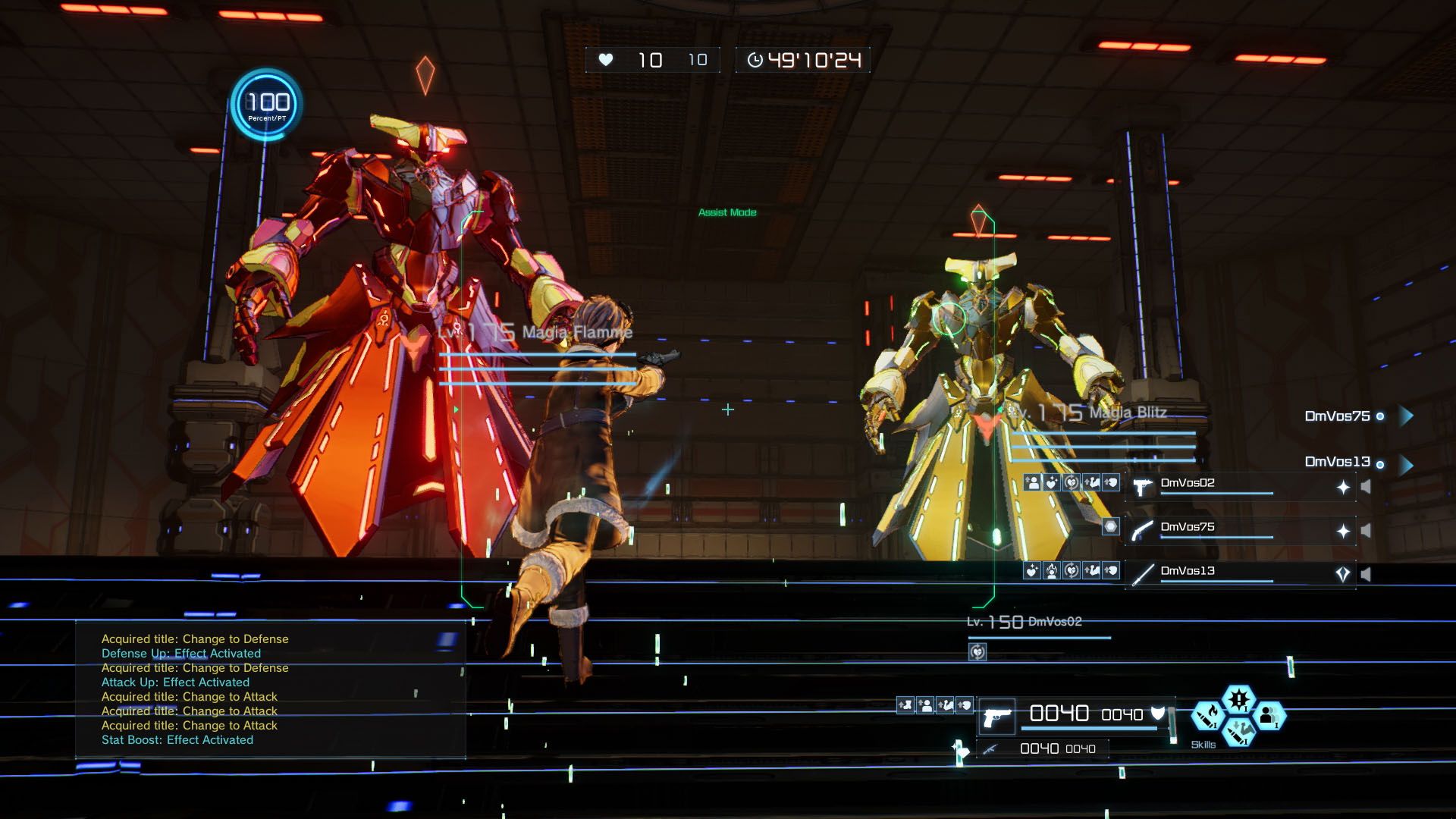Click the shotgun icon in DmVos75's party slot
Viewport: 1456px width, 819px height.
click(1141, 530)
